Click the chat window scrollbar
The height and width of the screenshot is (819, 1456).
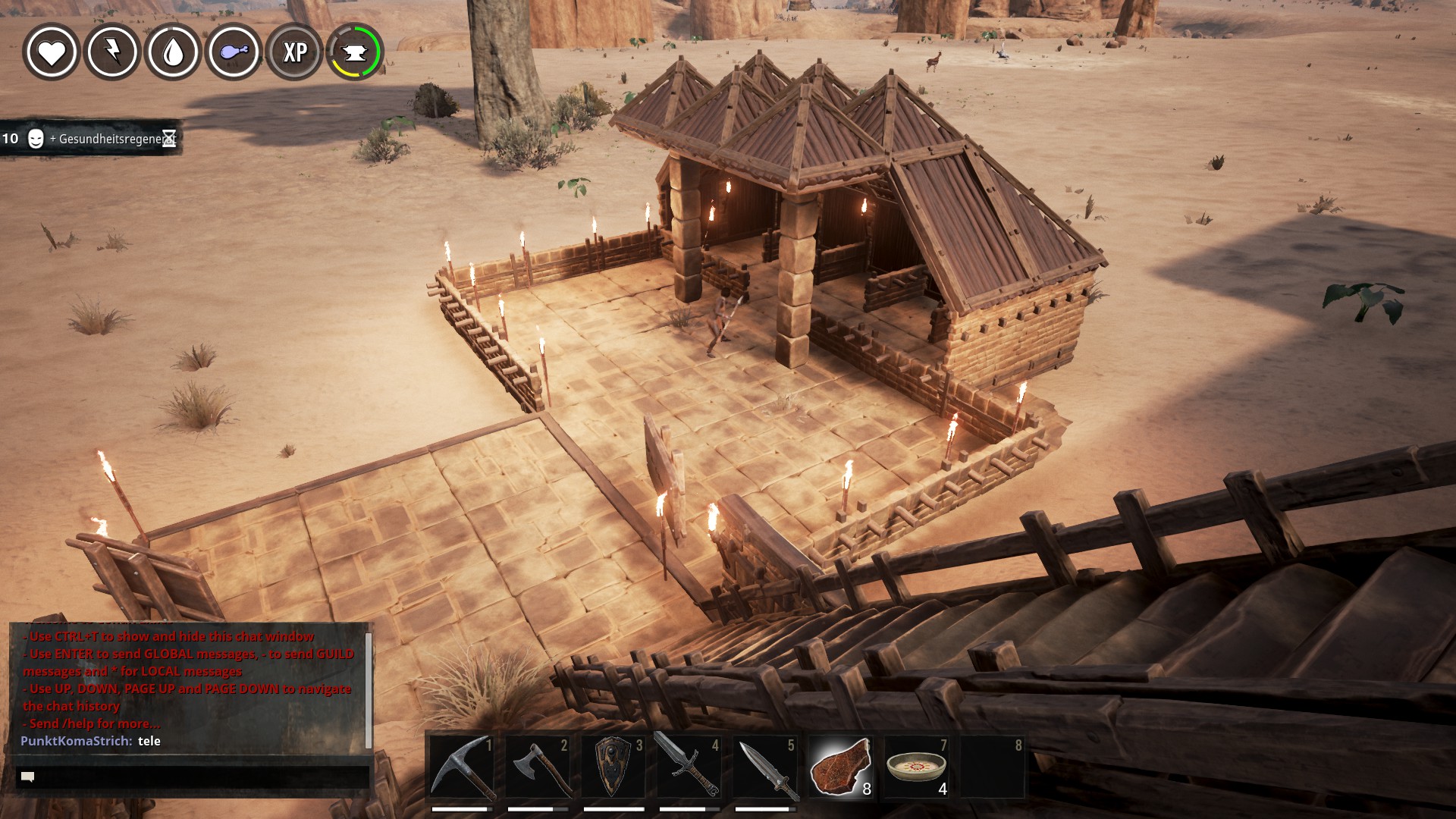(369, 689)
